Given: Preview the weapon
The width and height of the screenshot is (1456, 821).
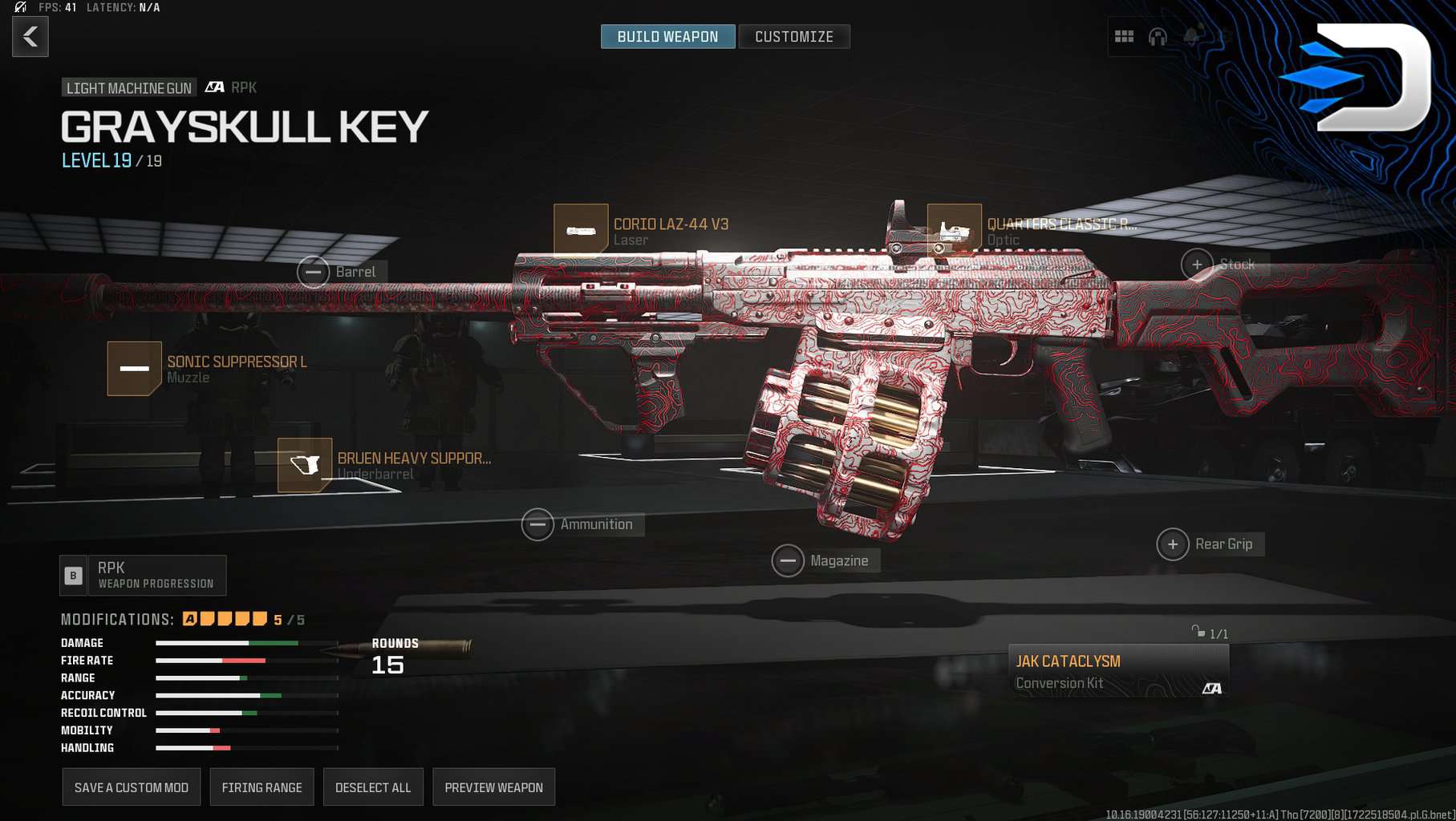Looking at the screenshot, I should click(493, 787).
